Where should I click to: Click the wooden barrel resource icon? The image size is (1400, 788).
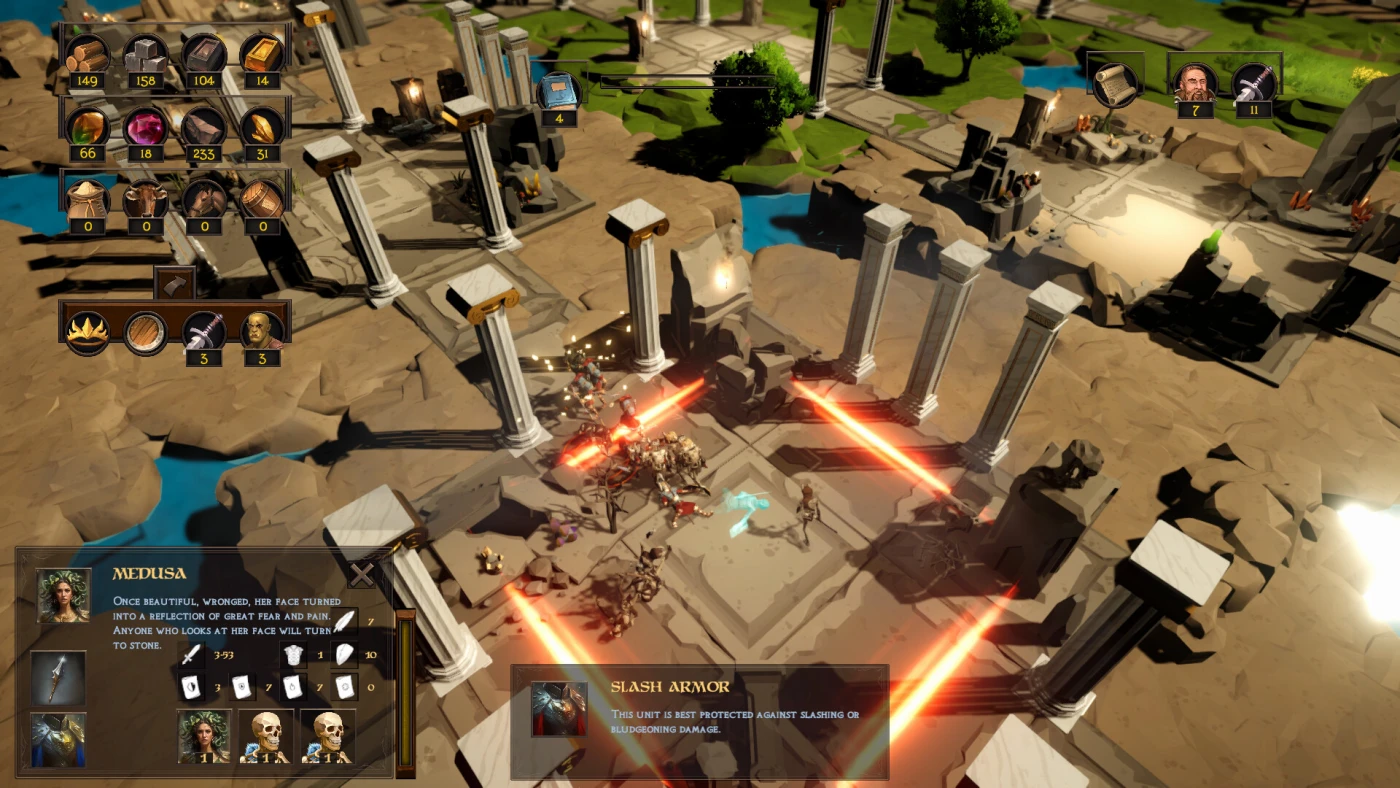pyautogui.click(x=262, y=198)
